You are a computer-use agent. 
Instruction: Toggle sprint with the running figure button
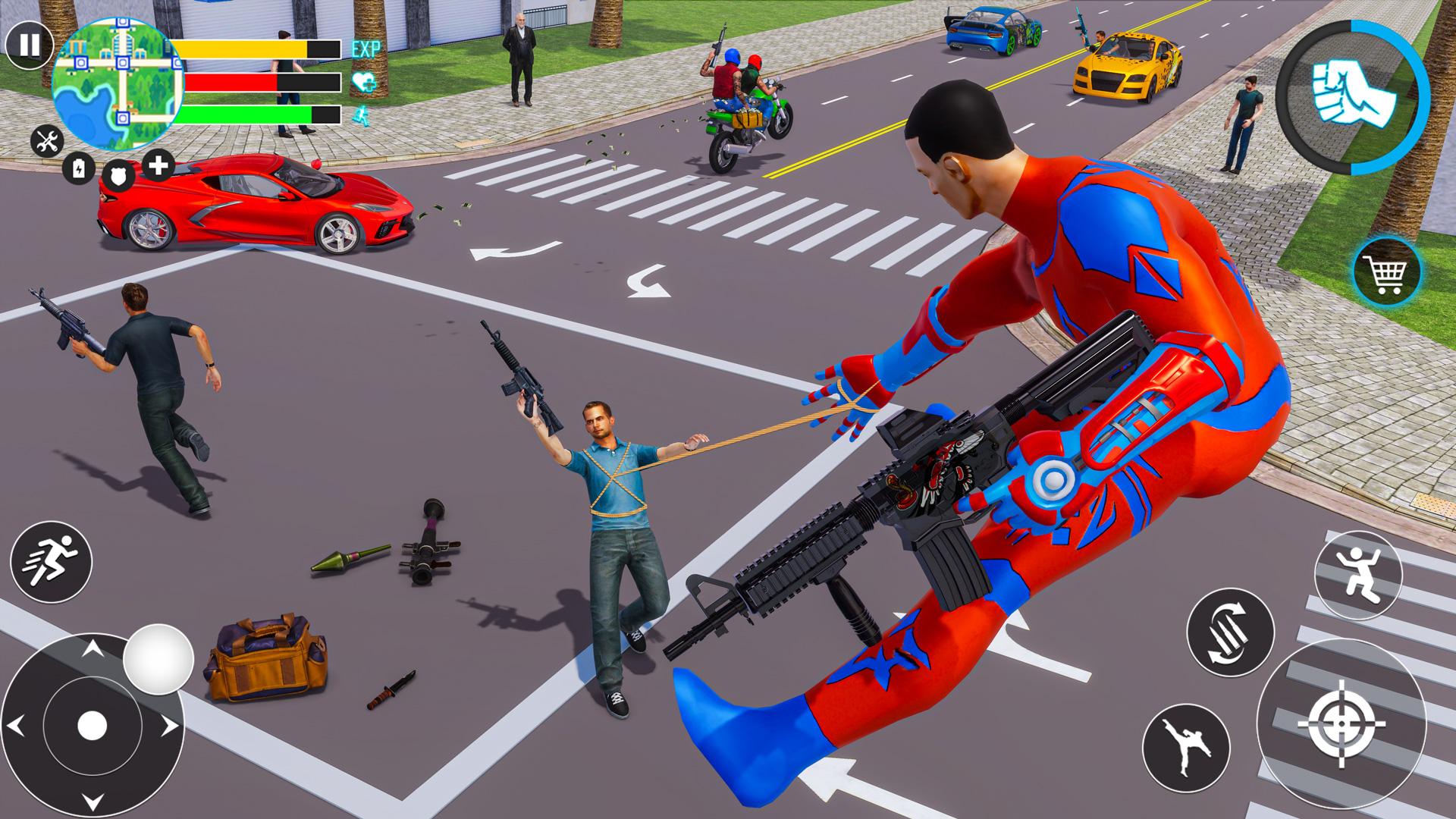point(51,562)
